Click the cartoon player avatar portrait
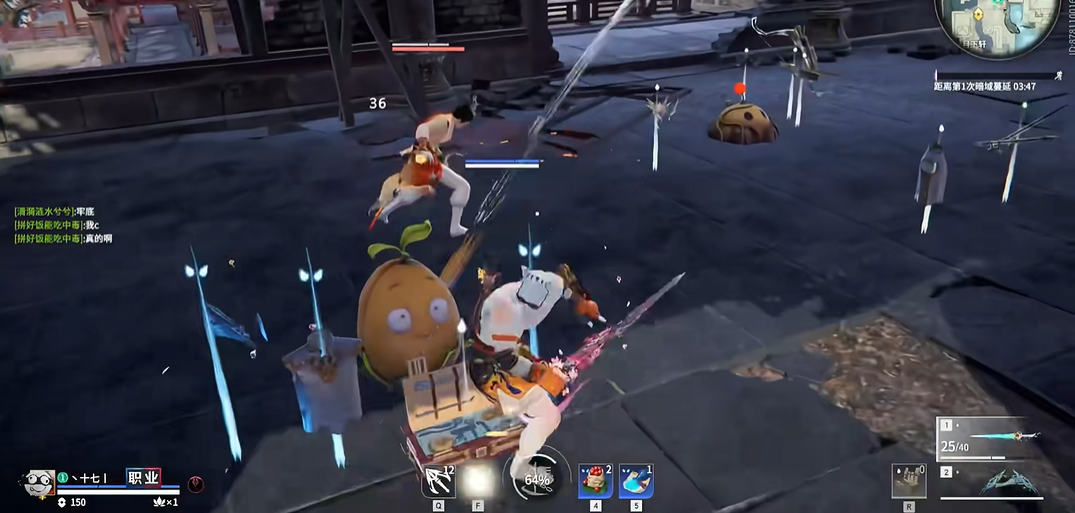Image resolution: width=1075 pixels, height=513 pixels. (38, 483)
